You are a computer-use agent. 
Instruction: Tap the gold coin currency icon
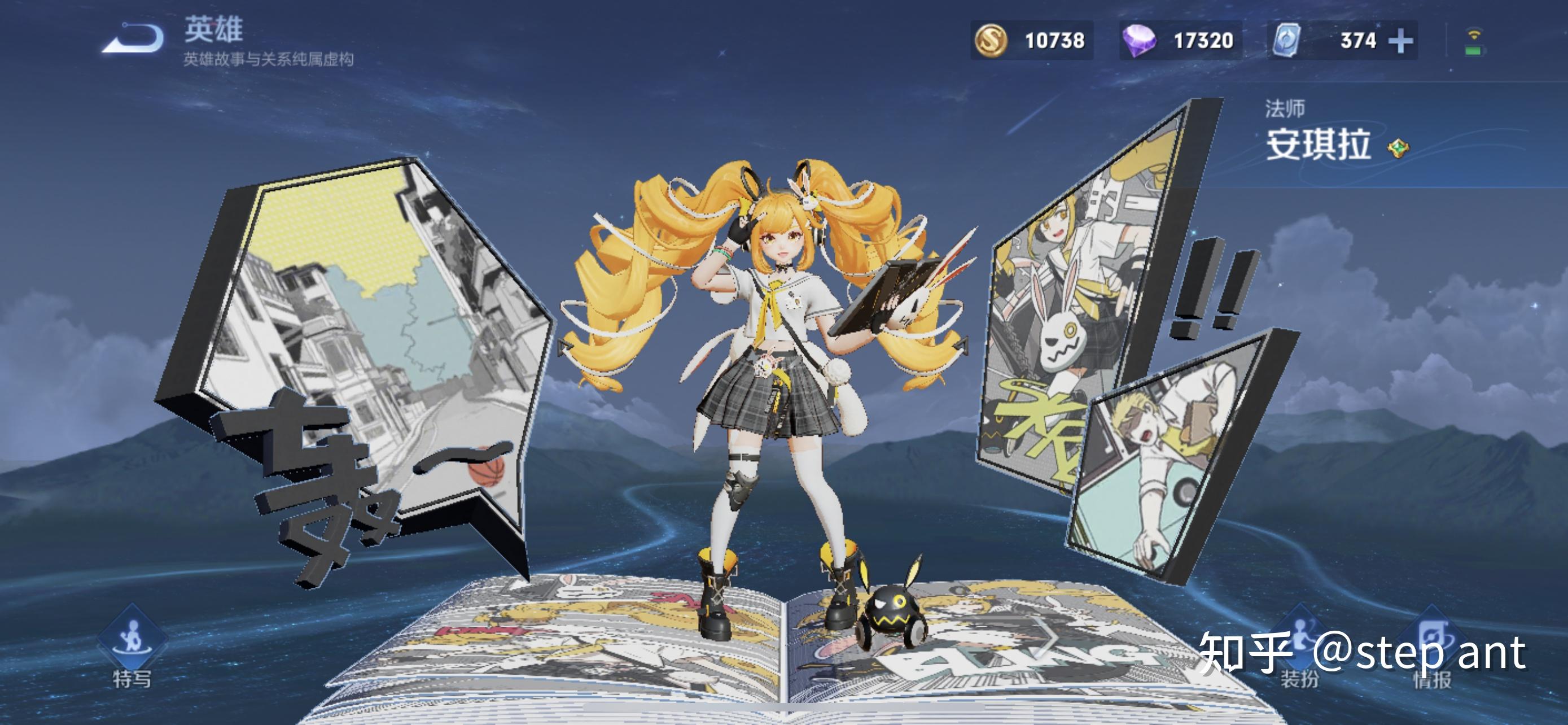pos(991,40)
